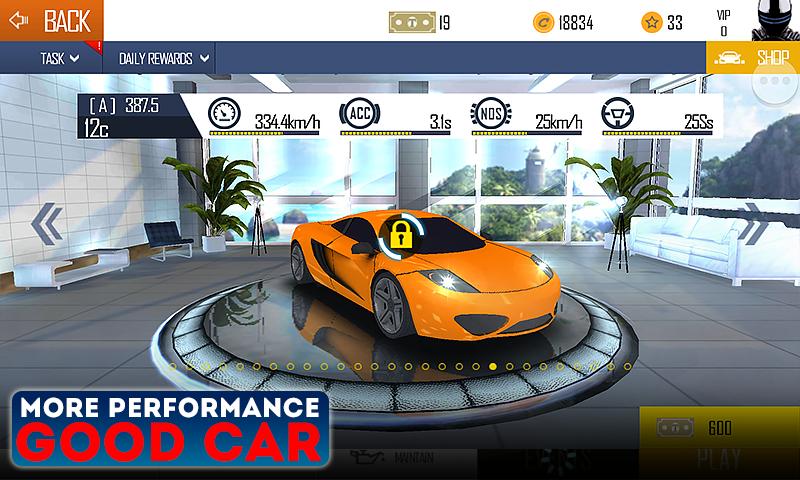Tap the gold coin currency icon
This screenshot has height=480, width=800.
pyautogui.click(x=542, y=21)
